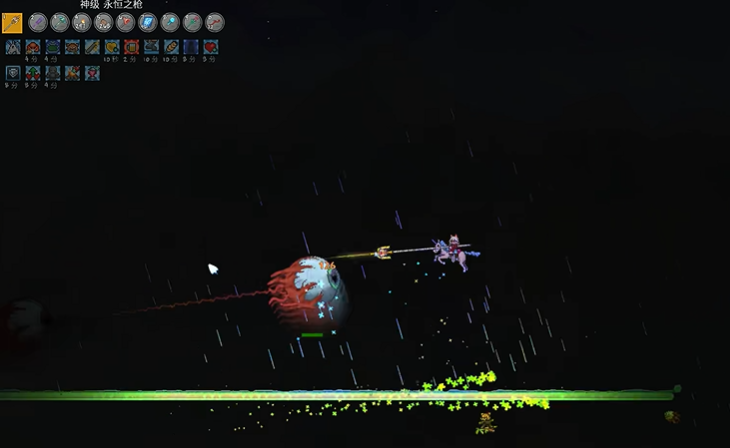The image size is (730, 448).
Task: Click the campfire buff icon
Action: [72, 72]
